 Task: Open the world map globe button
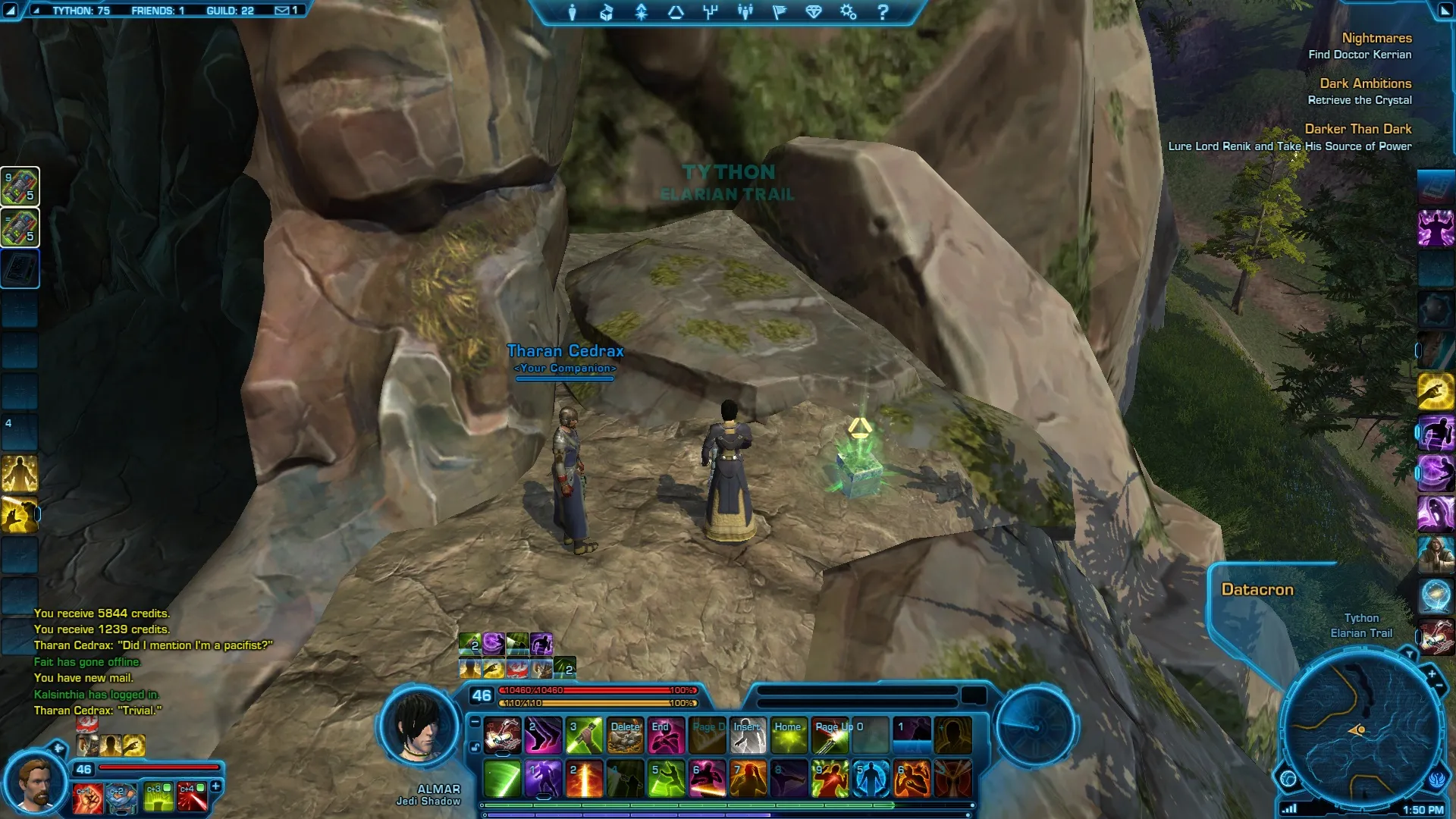[1288, 779]
